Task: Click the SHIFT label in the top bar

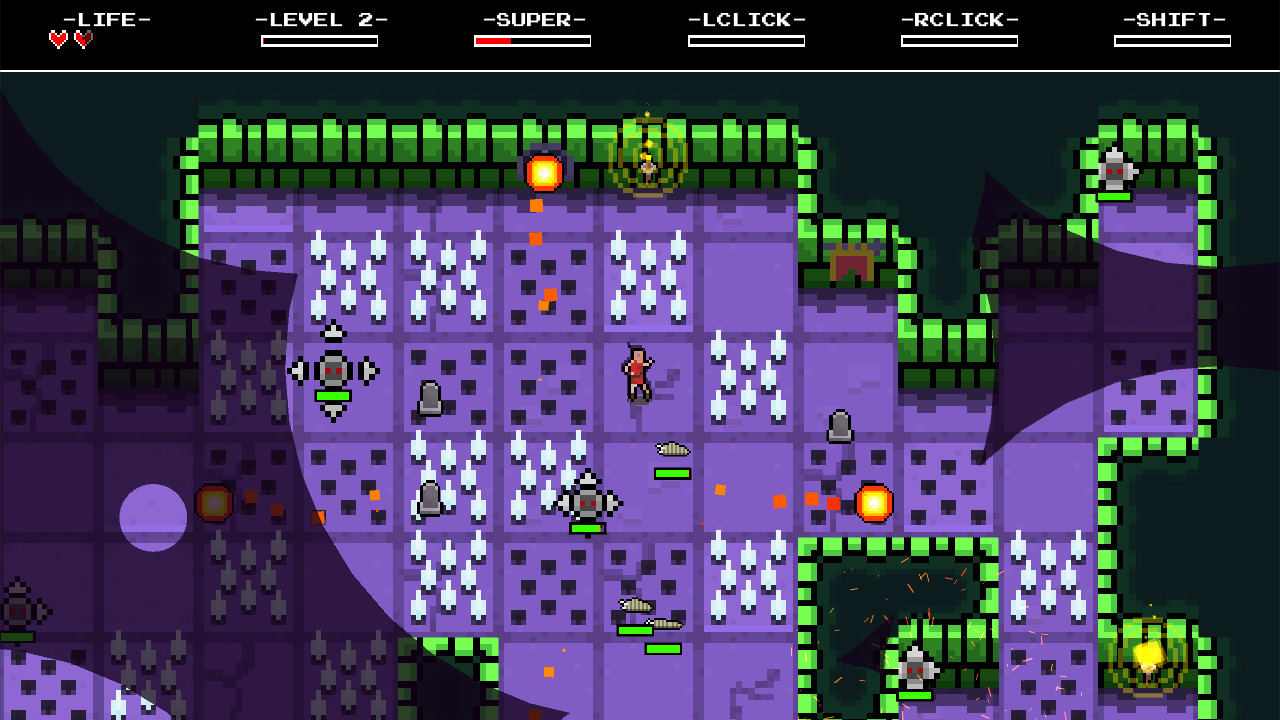Action: [1170, 17]
